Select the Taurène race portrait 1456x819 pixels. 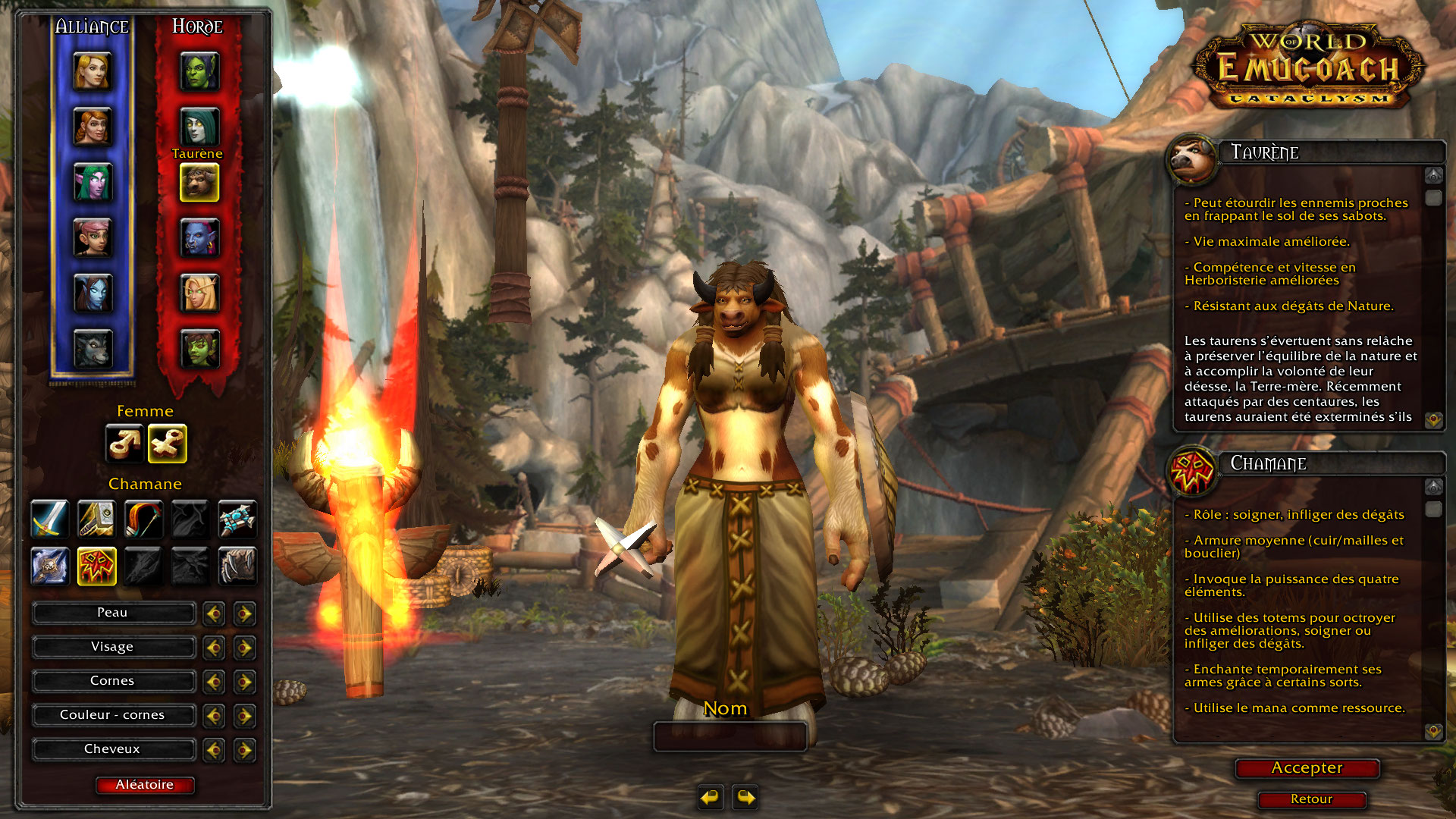(x=199, y=183)
